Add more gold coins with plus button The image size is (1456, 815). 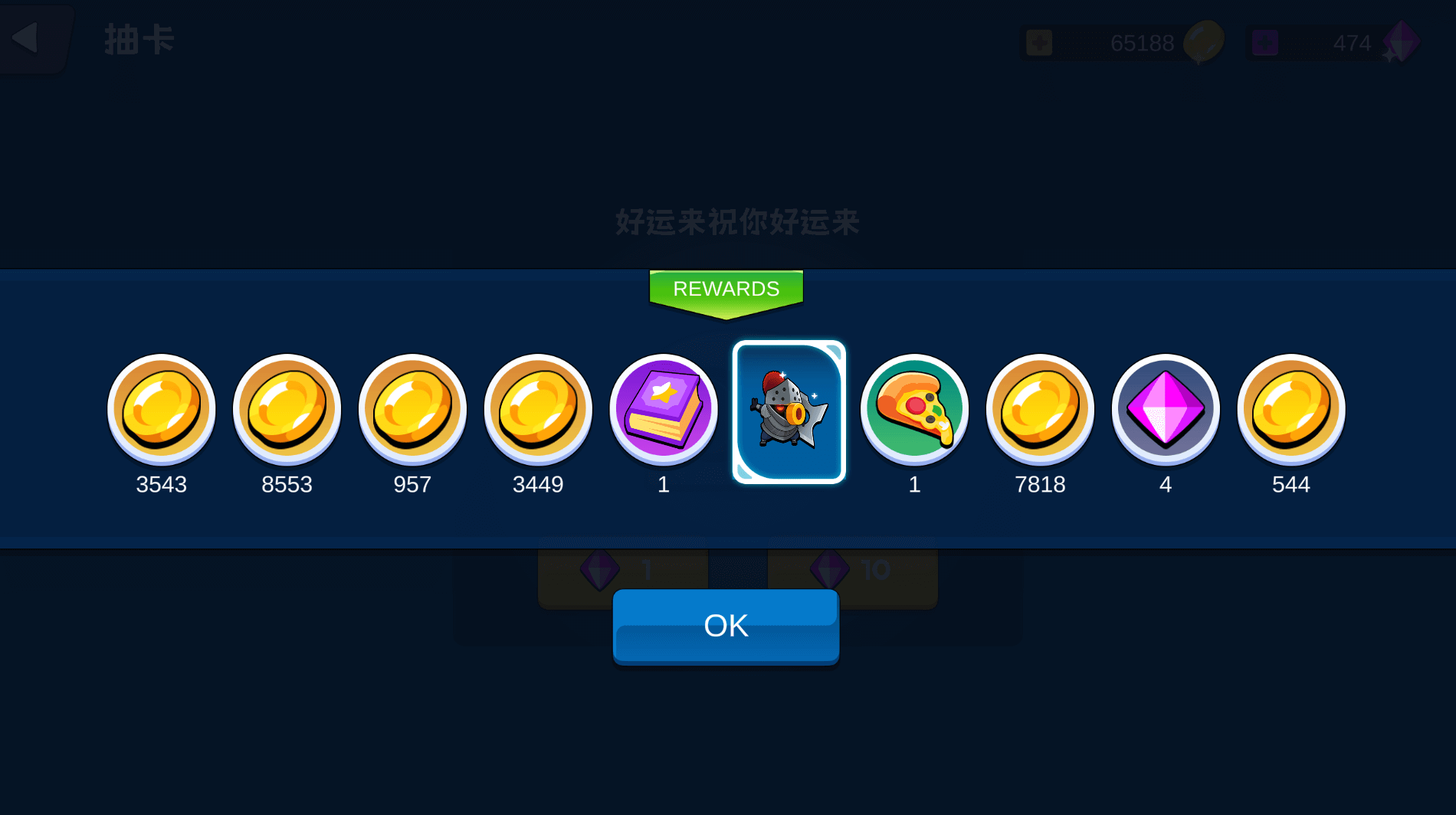(x=1039, y=43)
